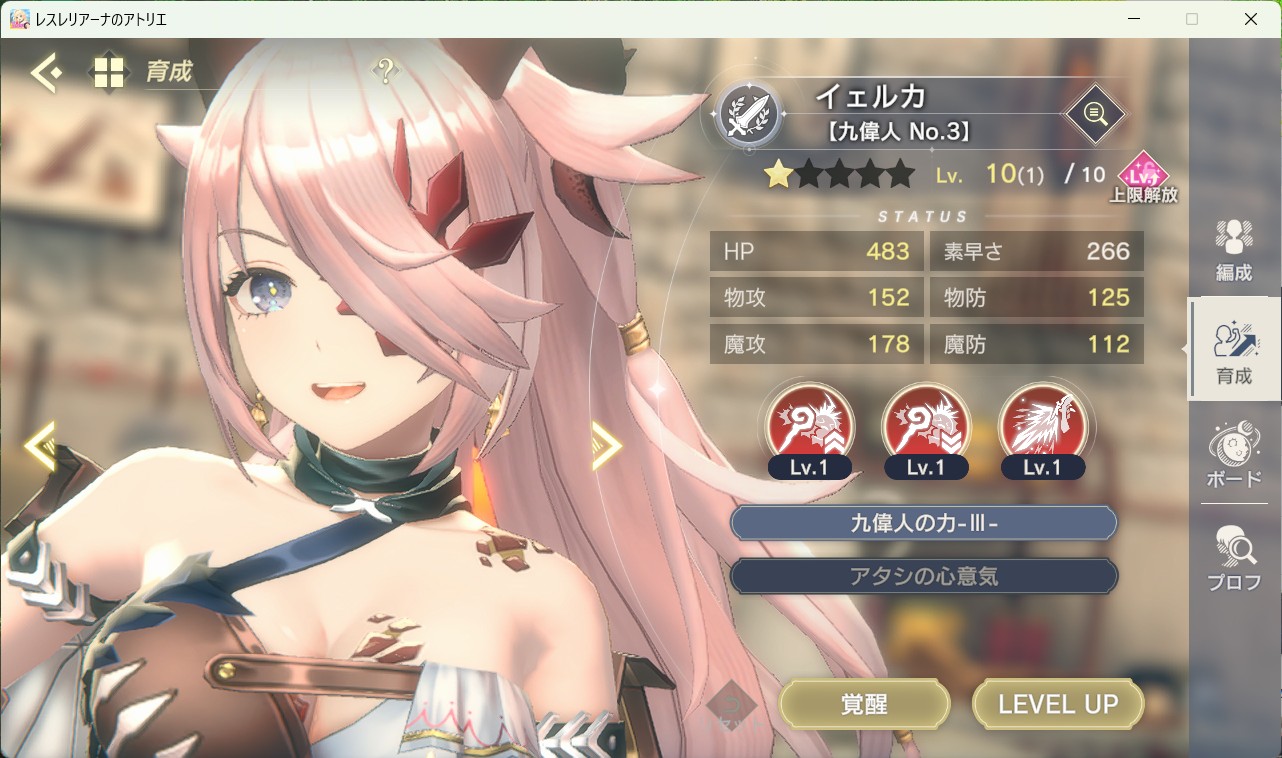
Task: Switch to the next character with right arrow
Action: point(606,446)
